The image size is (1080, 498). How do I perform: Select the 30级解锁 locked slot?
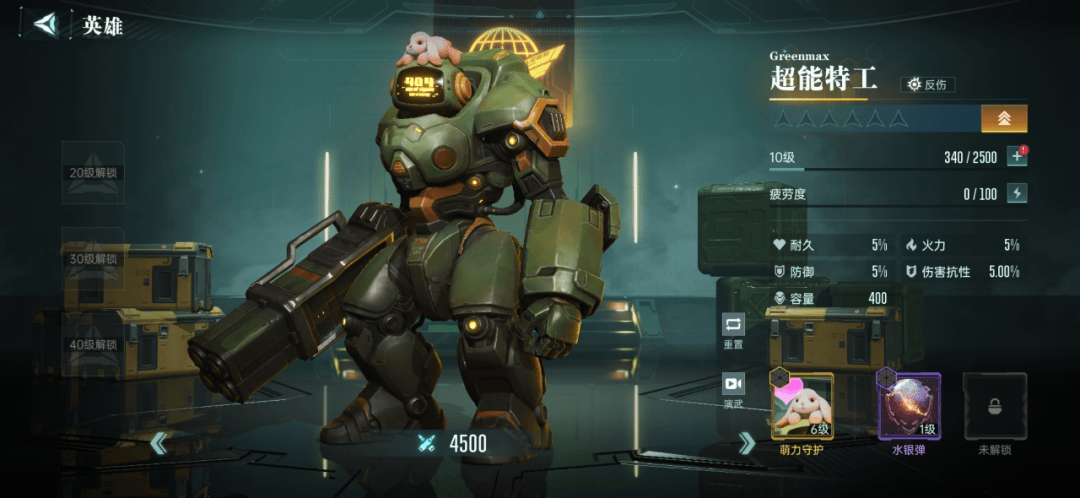[x=93, y=259]
